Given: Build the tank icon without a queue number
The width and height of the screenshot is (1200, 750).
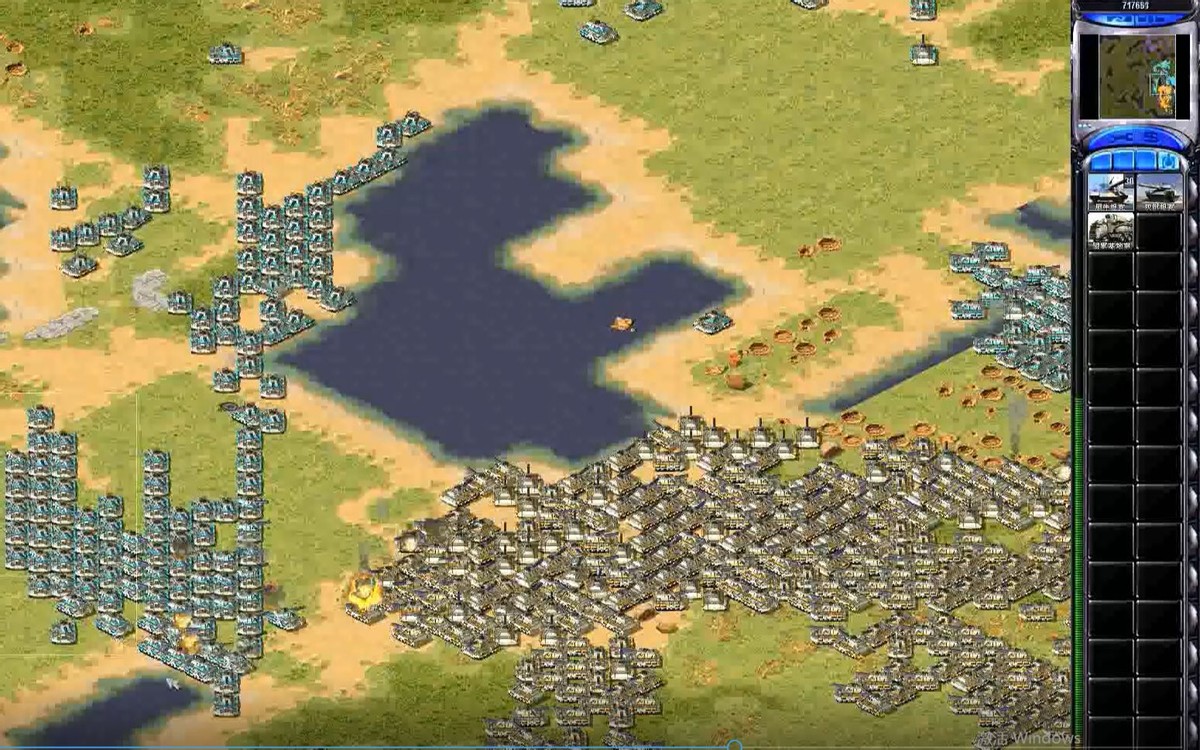Looking at the screenshot, I should [x=1159, y=192].
